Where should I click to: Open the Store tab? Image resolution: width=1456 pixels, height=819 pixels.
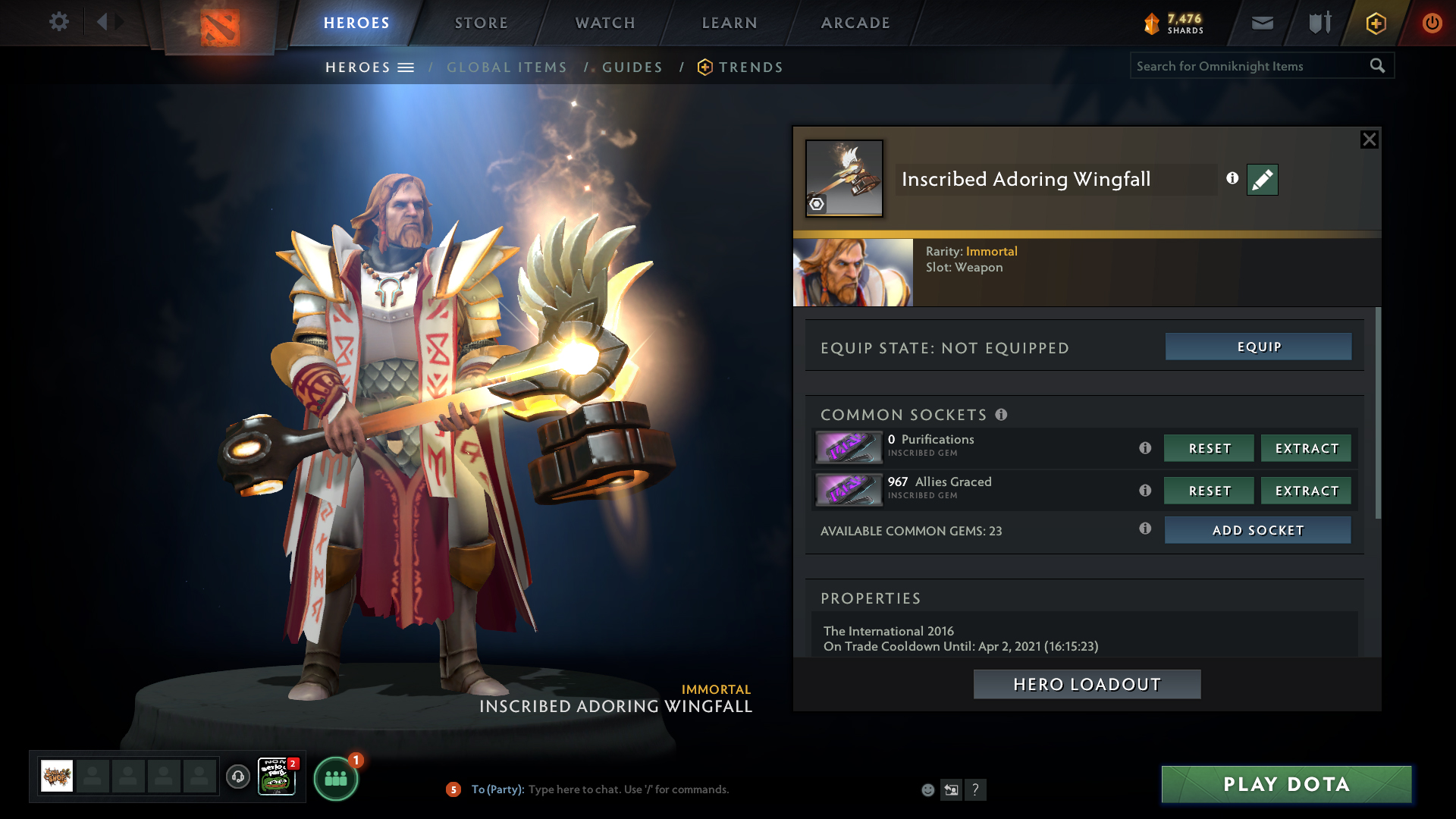click(x=481, y=23)
